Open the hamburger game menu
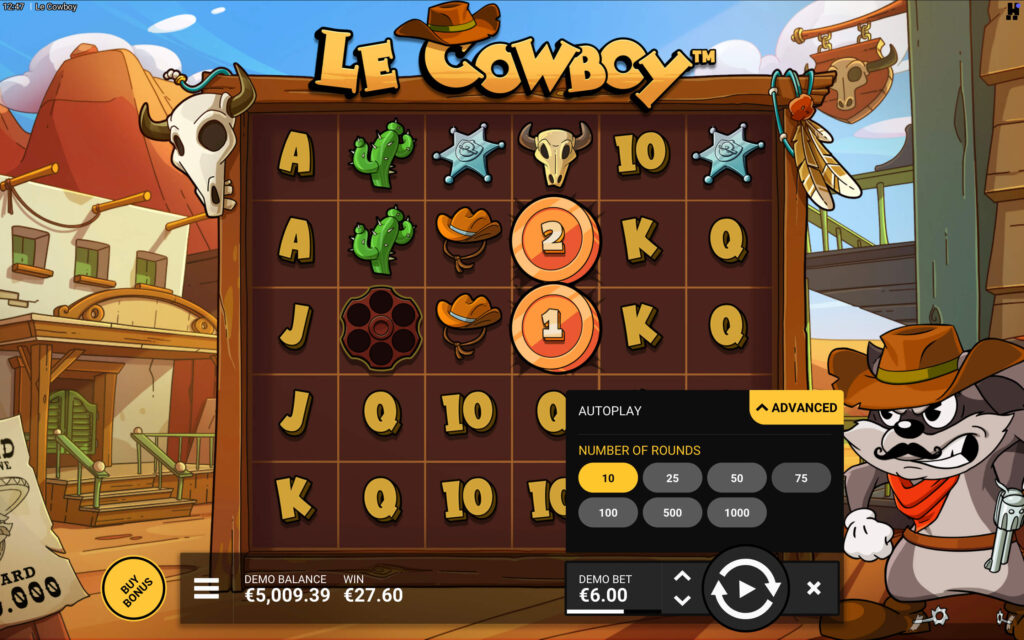 point(206,588)
